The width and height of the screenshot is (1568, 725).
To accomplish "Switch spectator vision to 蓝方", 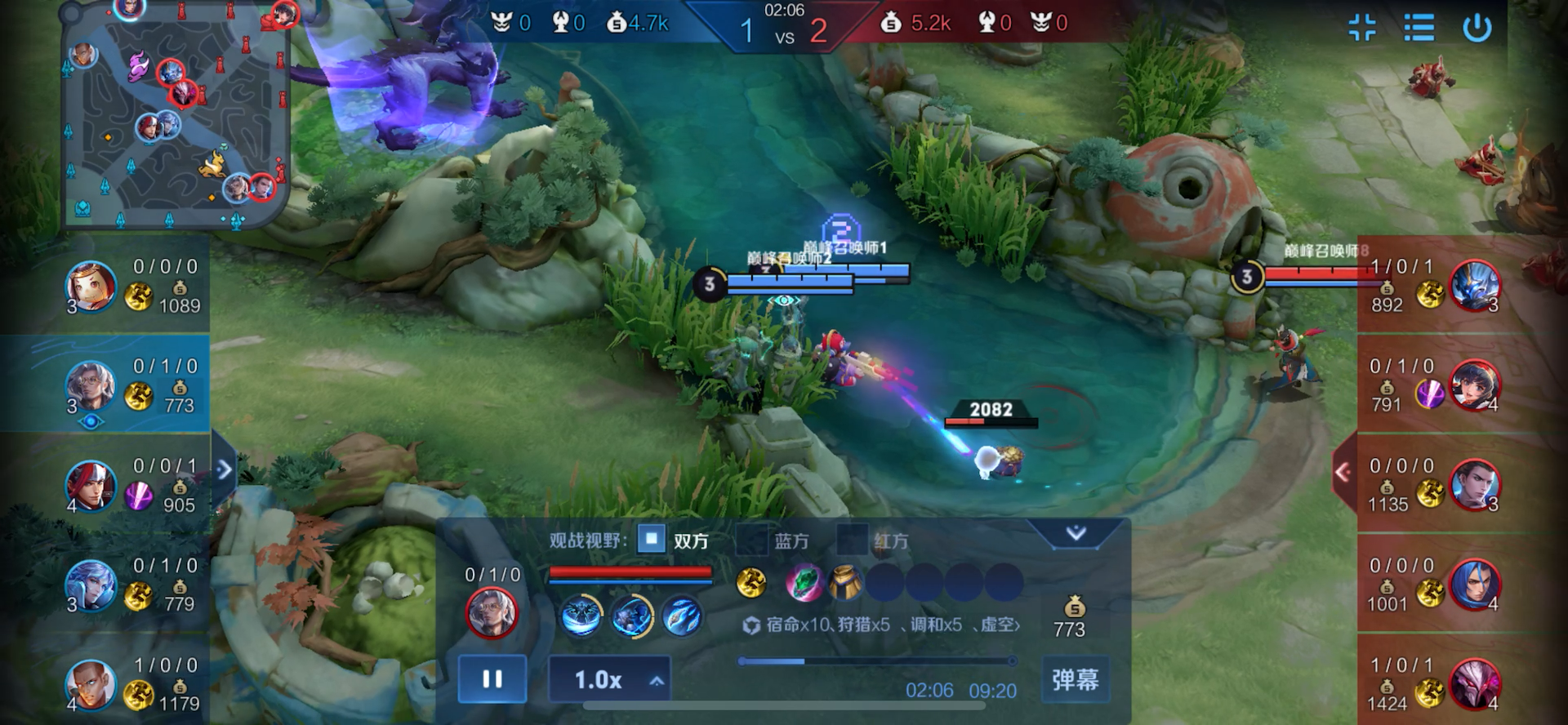I will [x=751, y=540].
